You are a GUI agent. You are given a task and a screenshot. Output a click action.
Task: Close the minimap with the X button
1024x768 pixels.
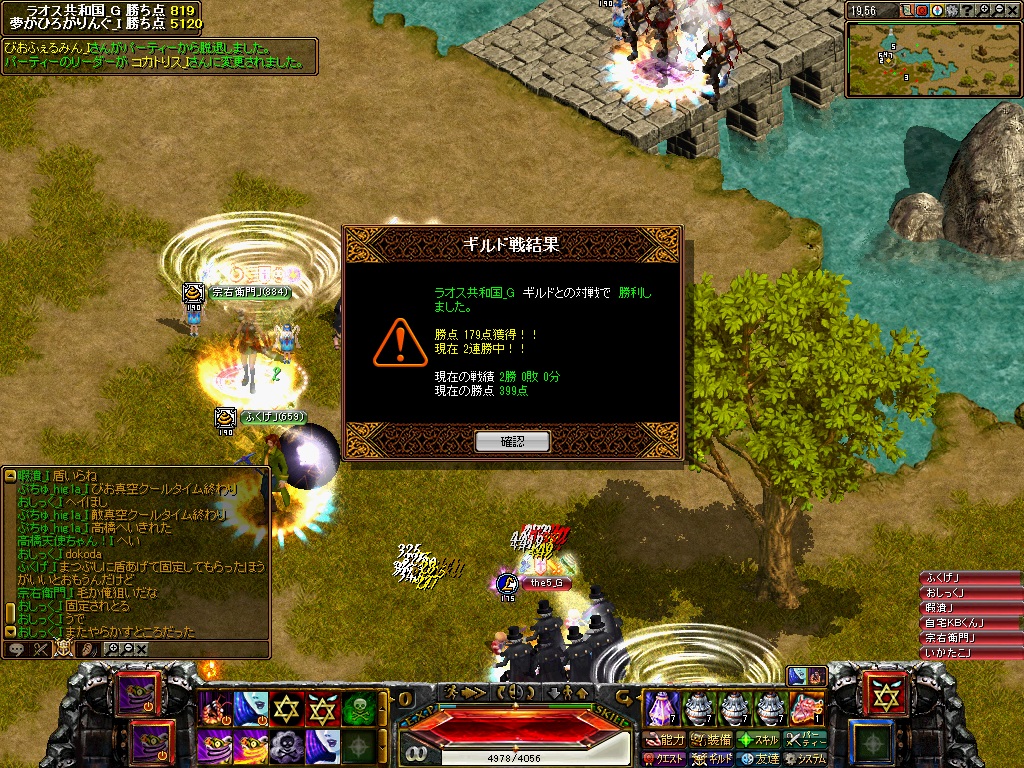tap(1013, 10)
